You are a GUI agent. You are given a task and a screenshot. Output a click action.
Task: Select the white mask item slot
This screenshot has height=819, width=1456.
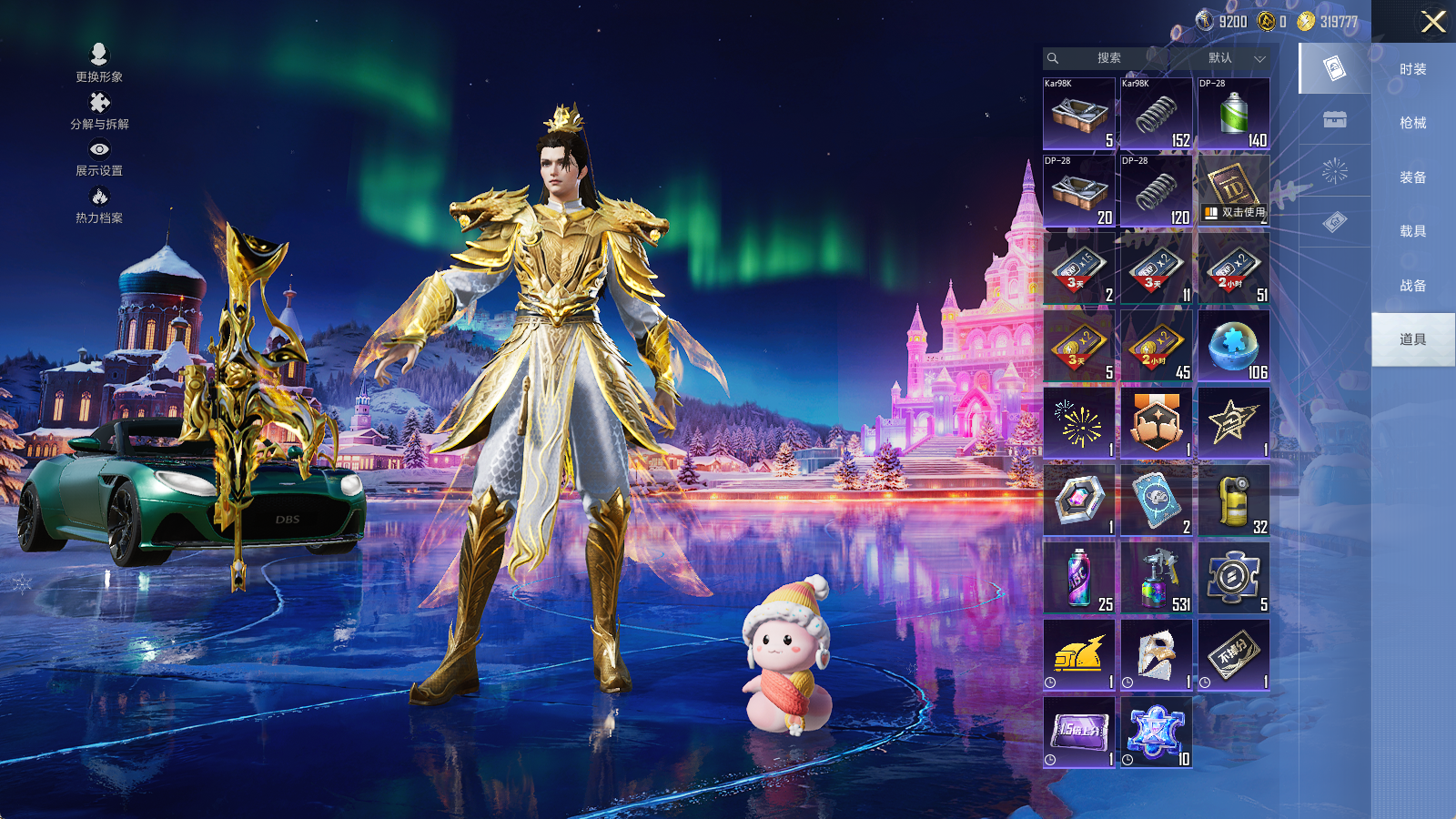coord(1156,655)
